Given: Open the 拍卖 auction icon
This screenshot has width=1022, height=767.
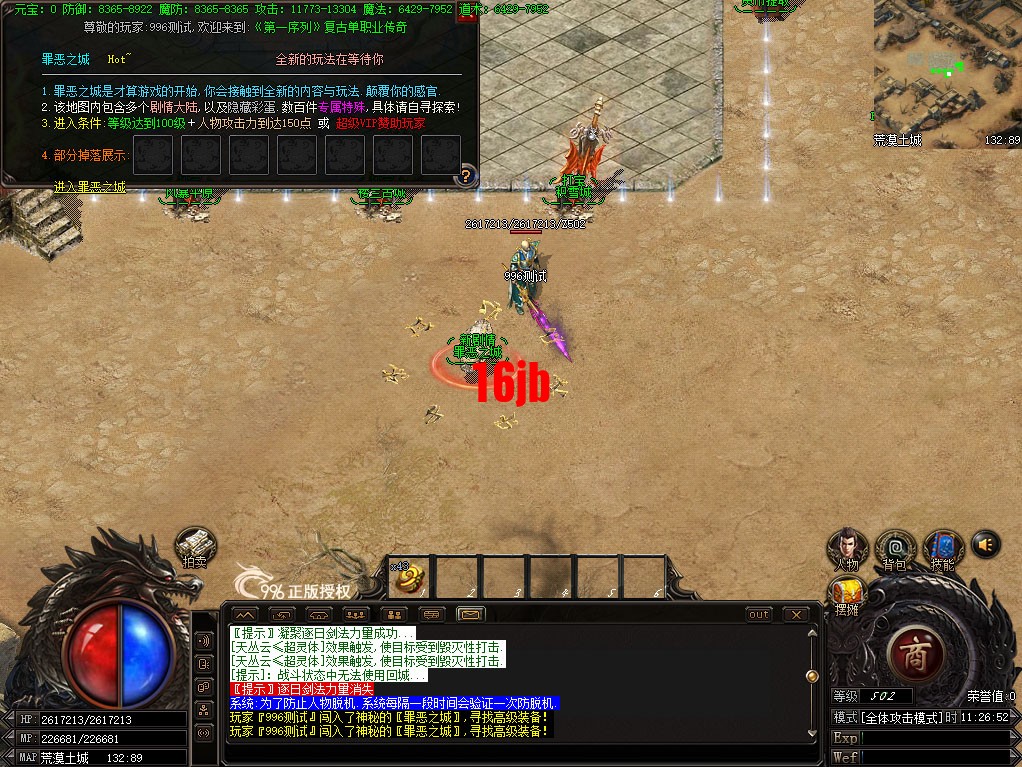Looking at the screenshot, I should click(196, 546).
